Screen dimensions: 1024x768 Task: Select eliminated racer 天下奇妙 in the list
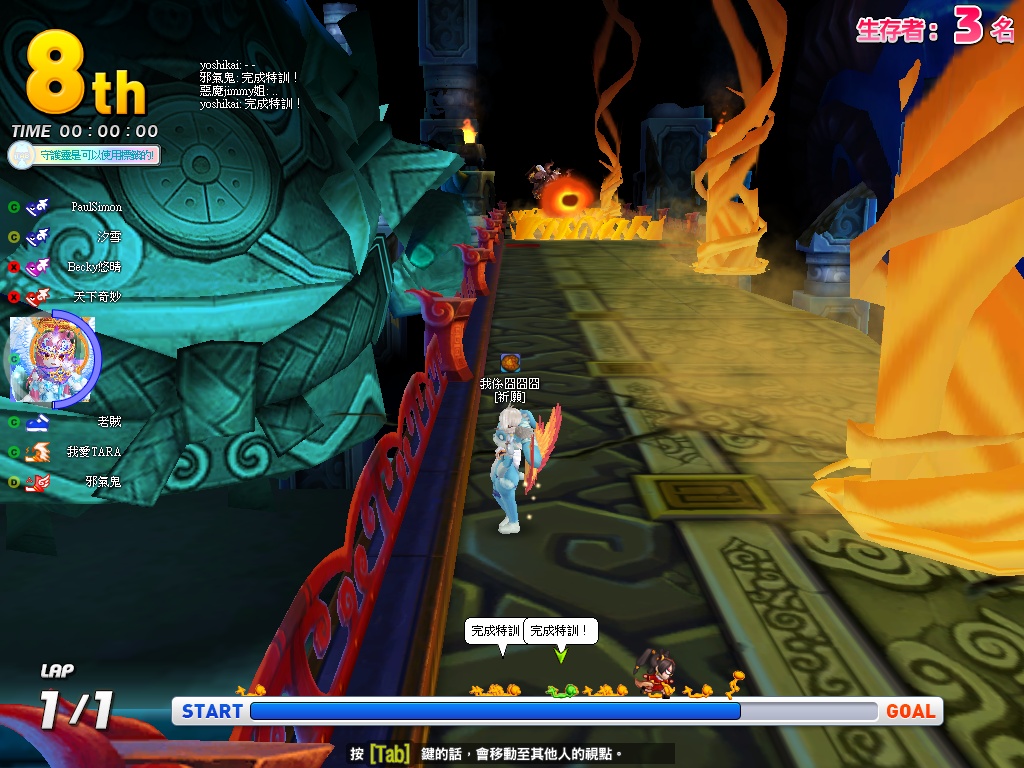(97, 297)
